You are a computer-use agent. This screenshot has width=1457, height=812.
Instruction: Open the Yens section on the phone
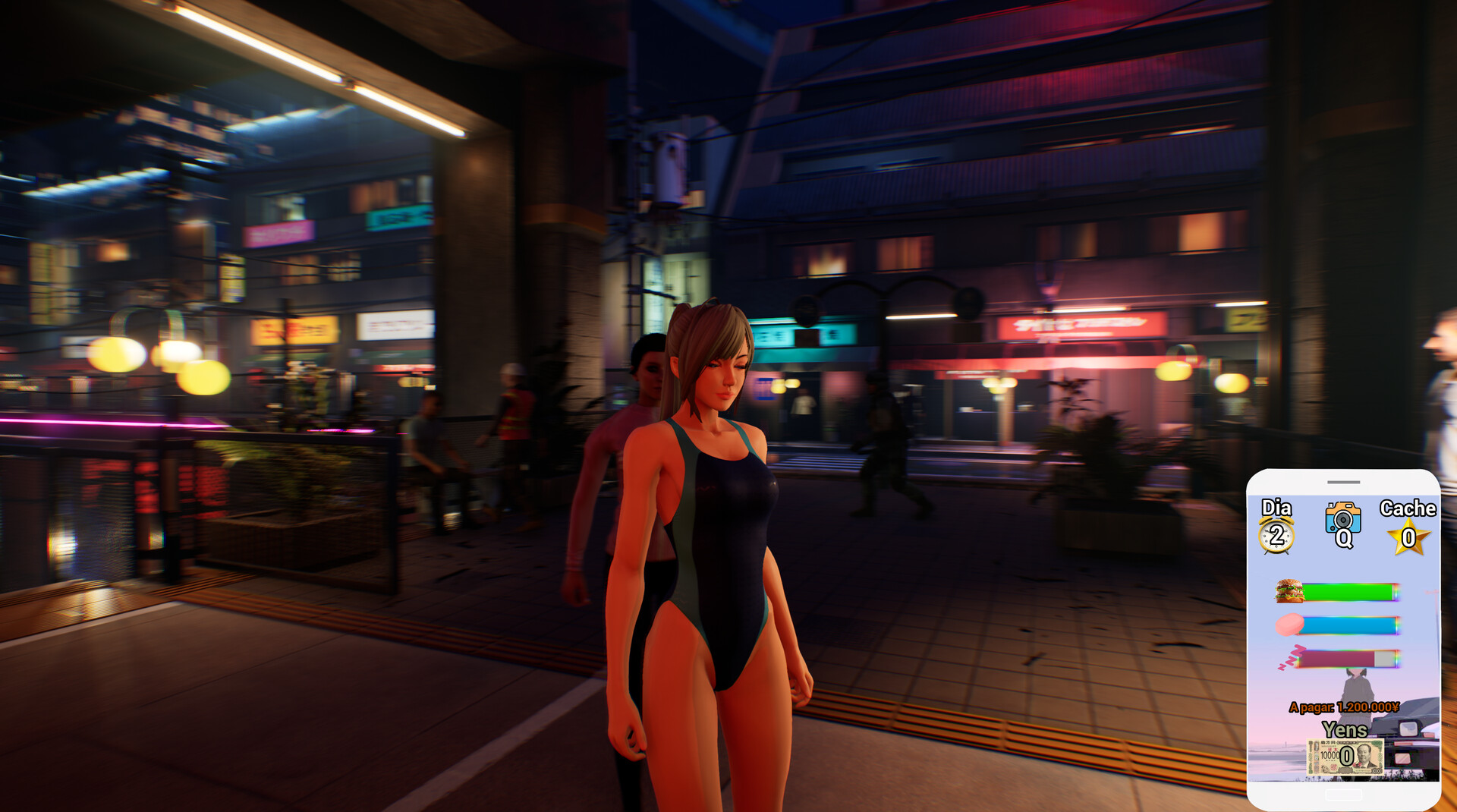1345,729
